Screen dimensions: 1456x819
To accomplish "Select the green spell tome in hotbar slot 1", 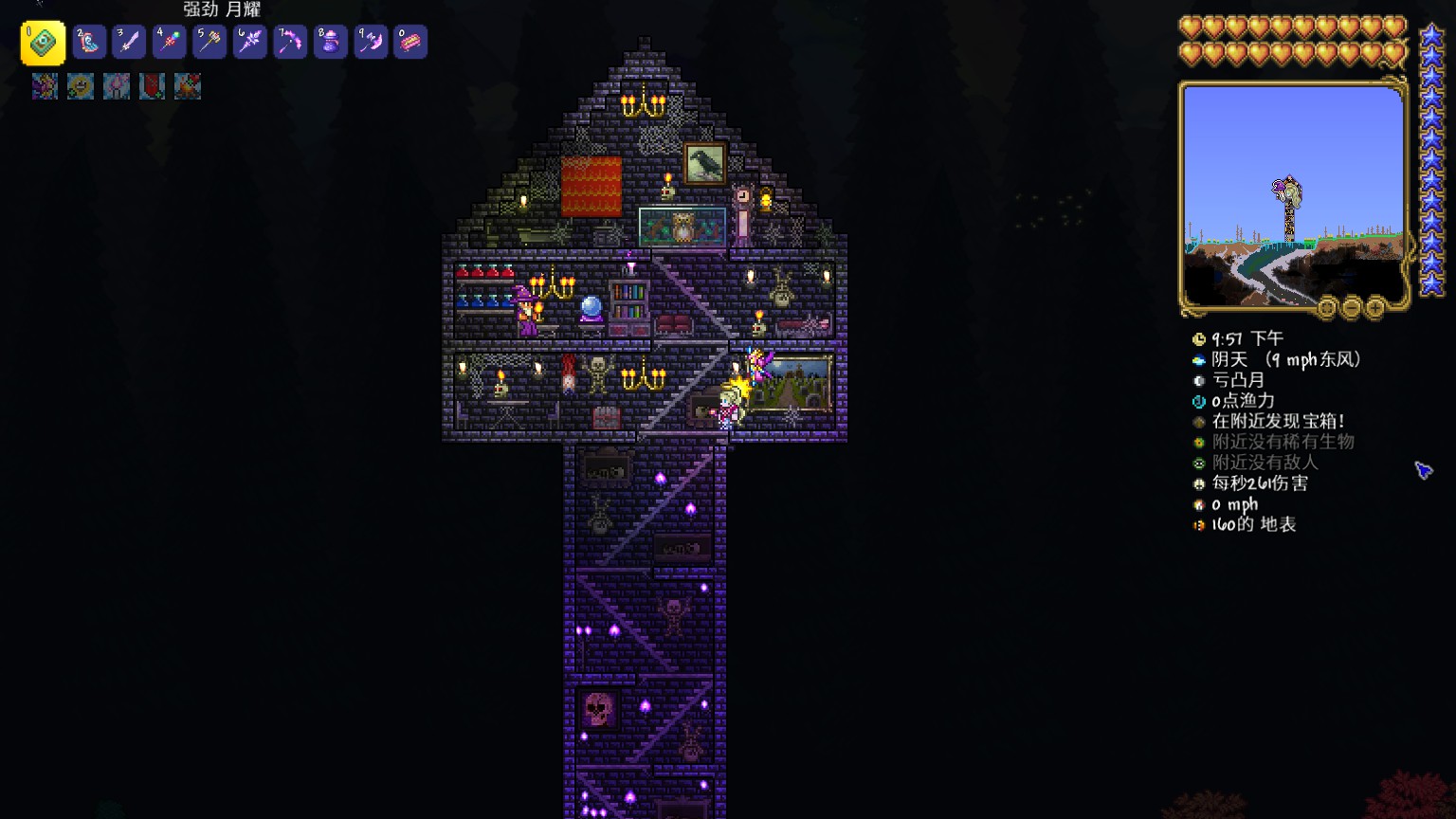I will tap(43, 43).
